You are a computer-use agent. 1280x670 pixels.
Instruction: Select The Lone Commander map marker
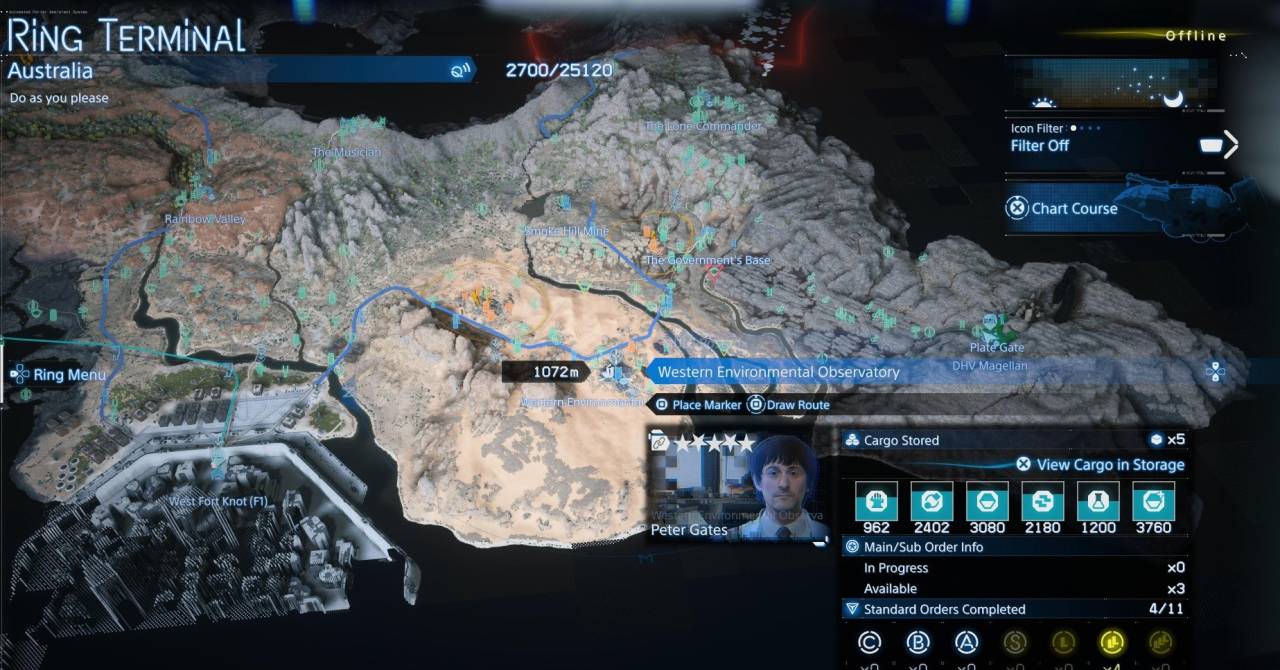(702, 126)
